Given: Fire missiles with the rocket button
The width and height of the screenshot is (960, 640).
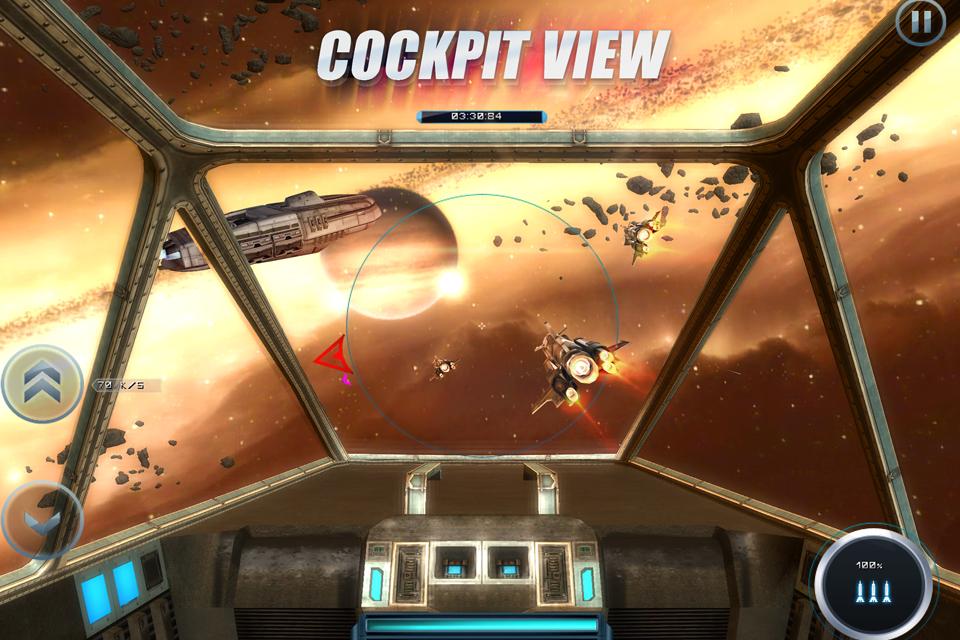Looking at the screenshot, I should (867, 582).
